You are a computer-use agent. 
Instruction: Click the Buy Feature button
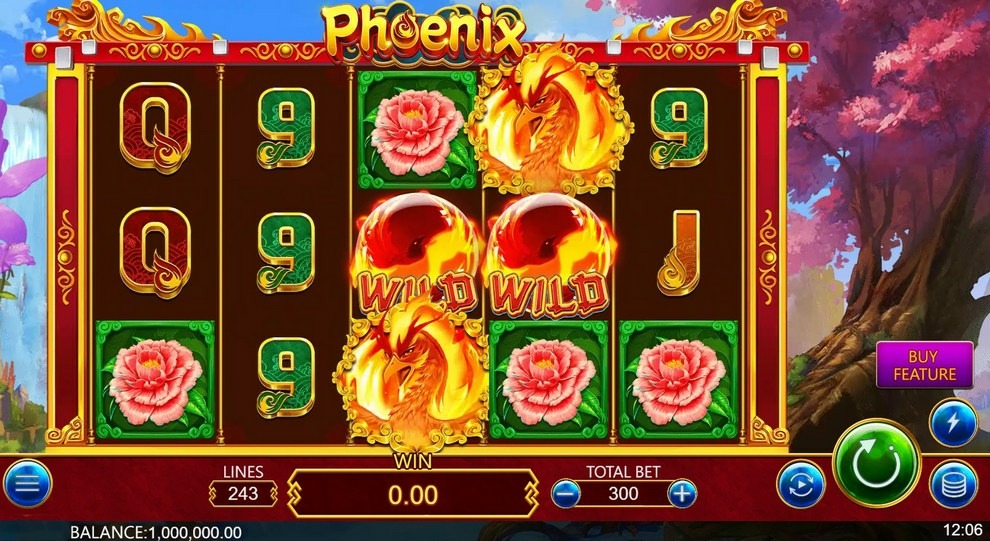925,365
